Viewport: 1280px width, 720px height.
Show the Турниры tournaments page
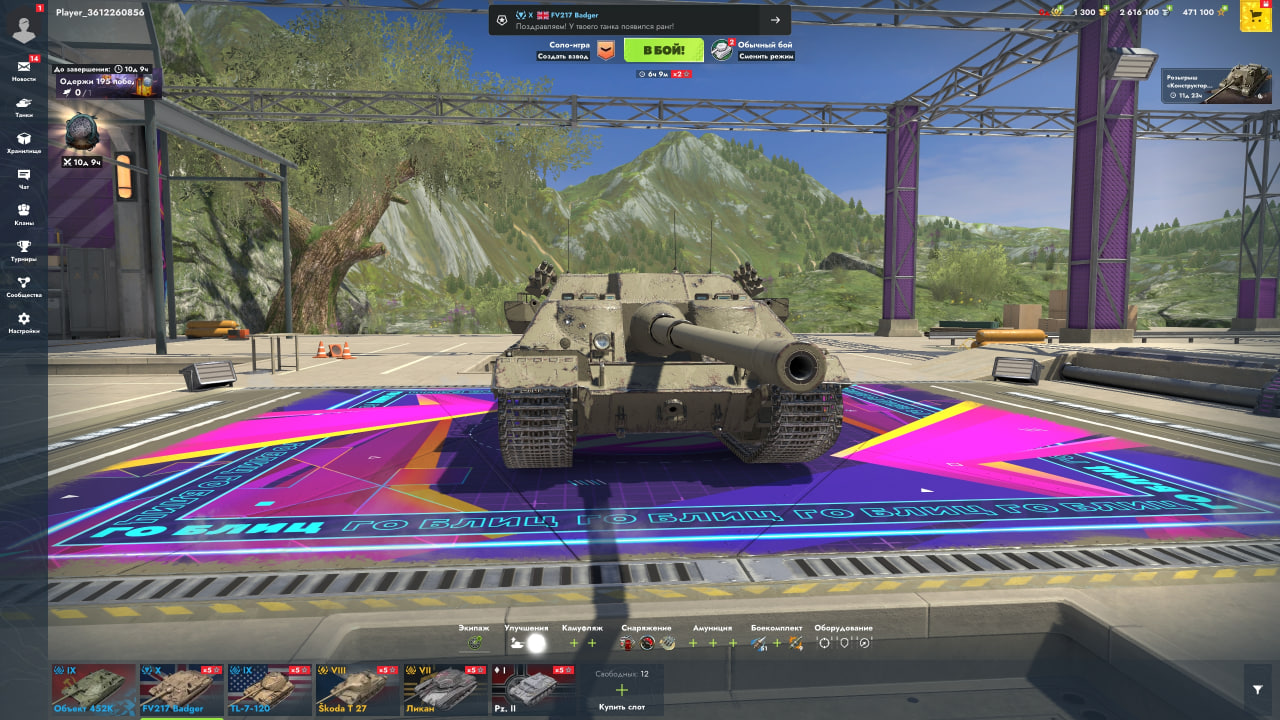tap(24, 249)
